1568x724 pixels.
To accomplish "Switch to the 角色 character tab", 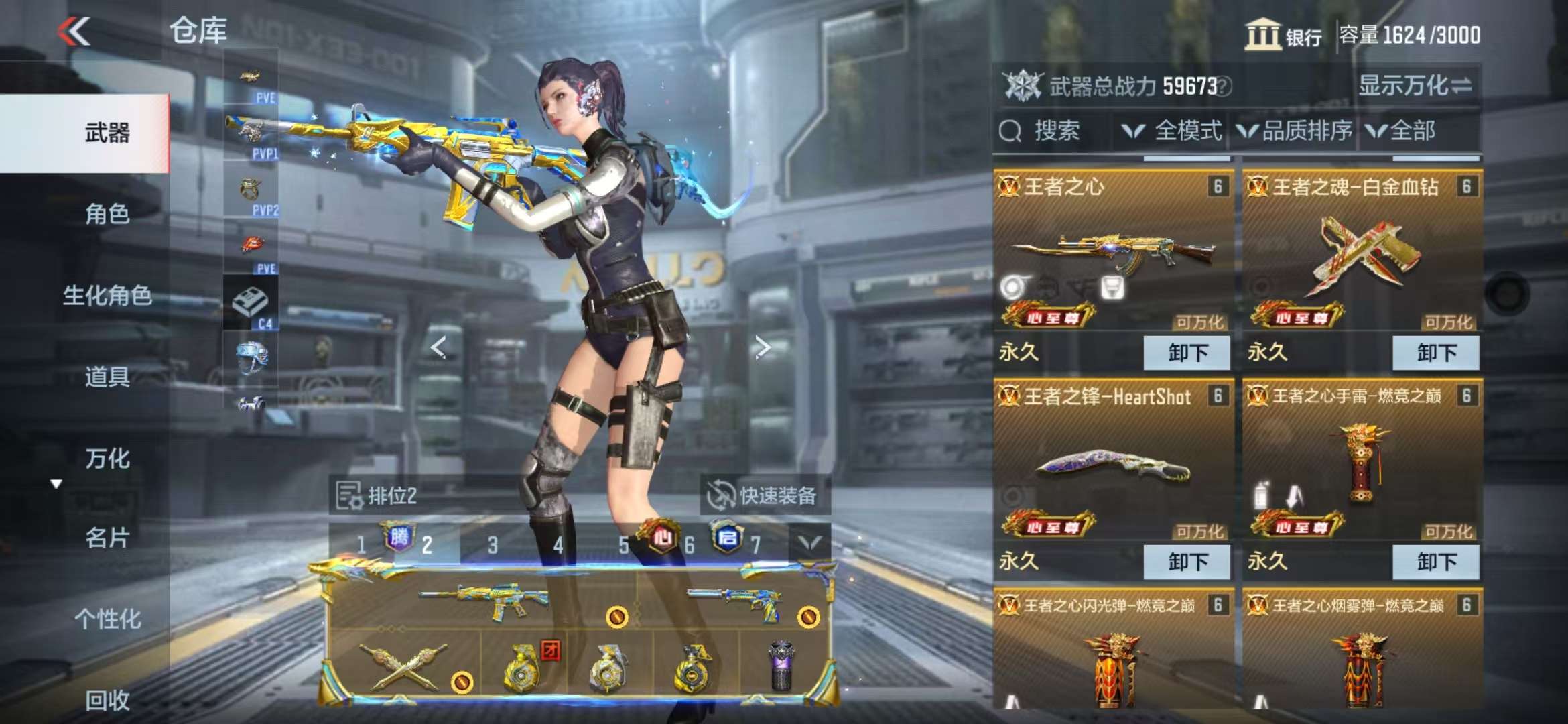I will tap(107, 214).
